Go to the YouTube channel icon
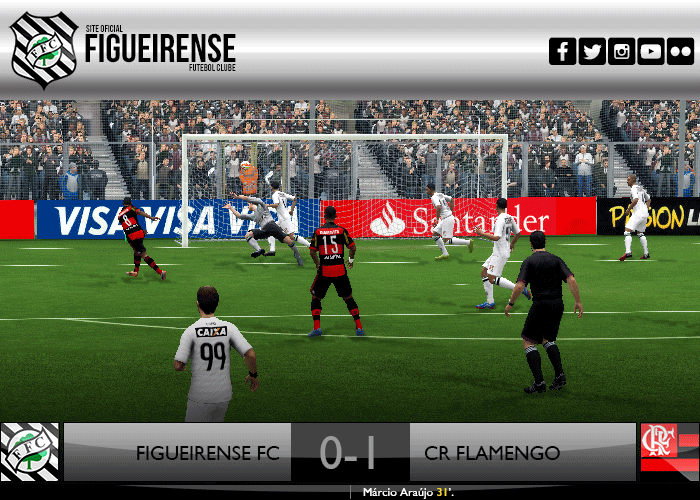The height and width of the screenshot is (500, 700). pyautogui.click(x=651, y=51)
